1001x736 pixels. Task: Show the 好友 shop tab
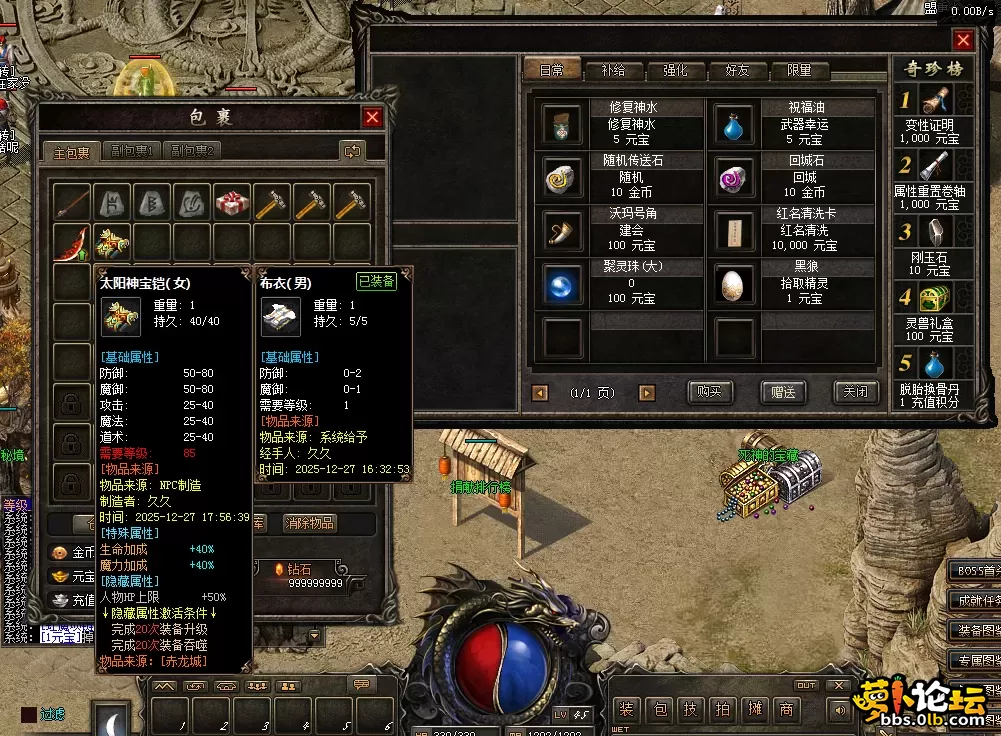(737, 71)
